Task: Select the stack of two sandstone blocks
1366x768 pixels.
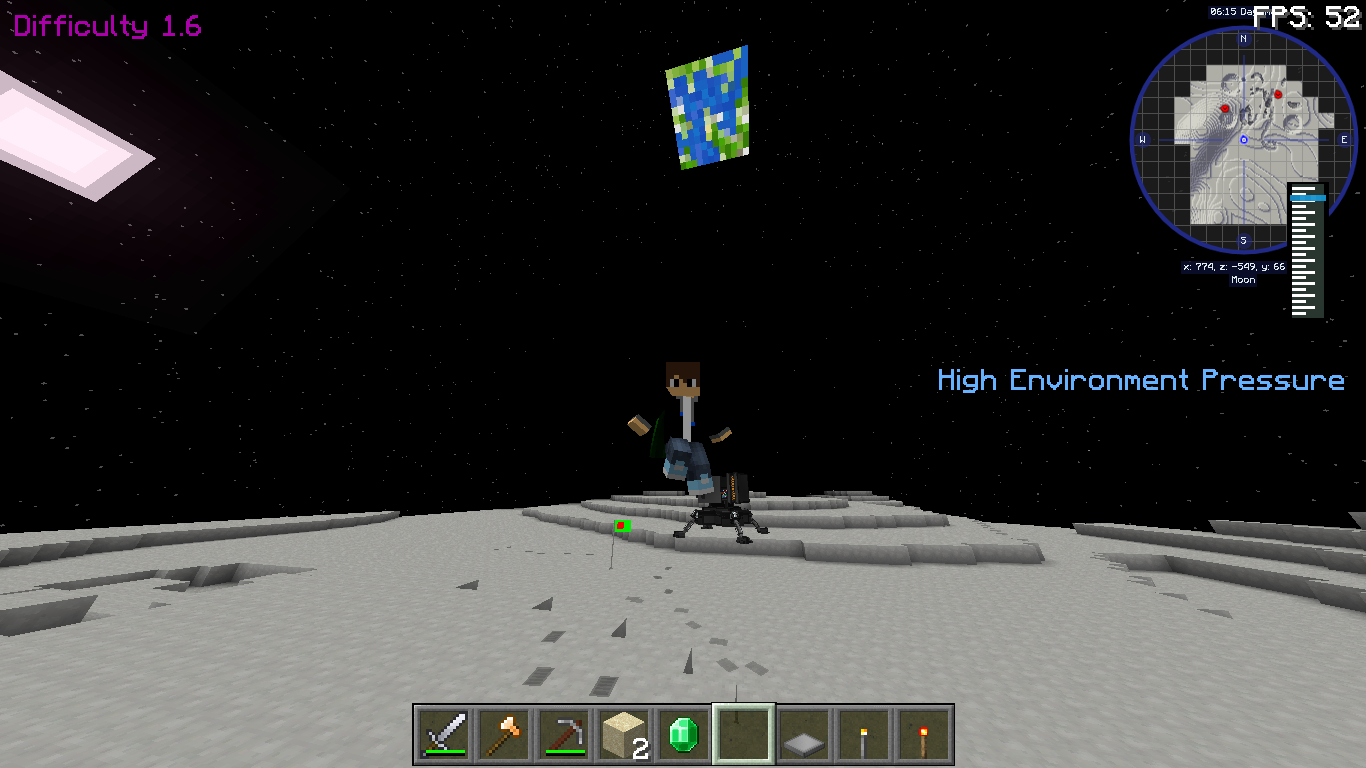Action: point(625,732)
